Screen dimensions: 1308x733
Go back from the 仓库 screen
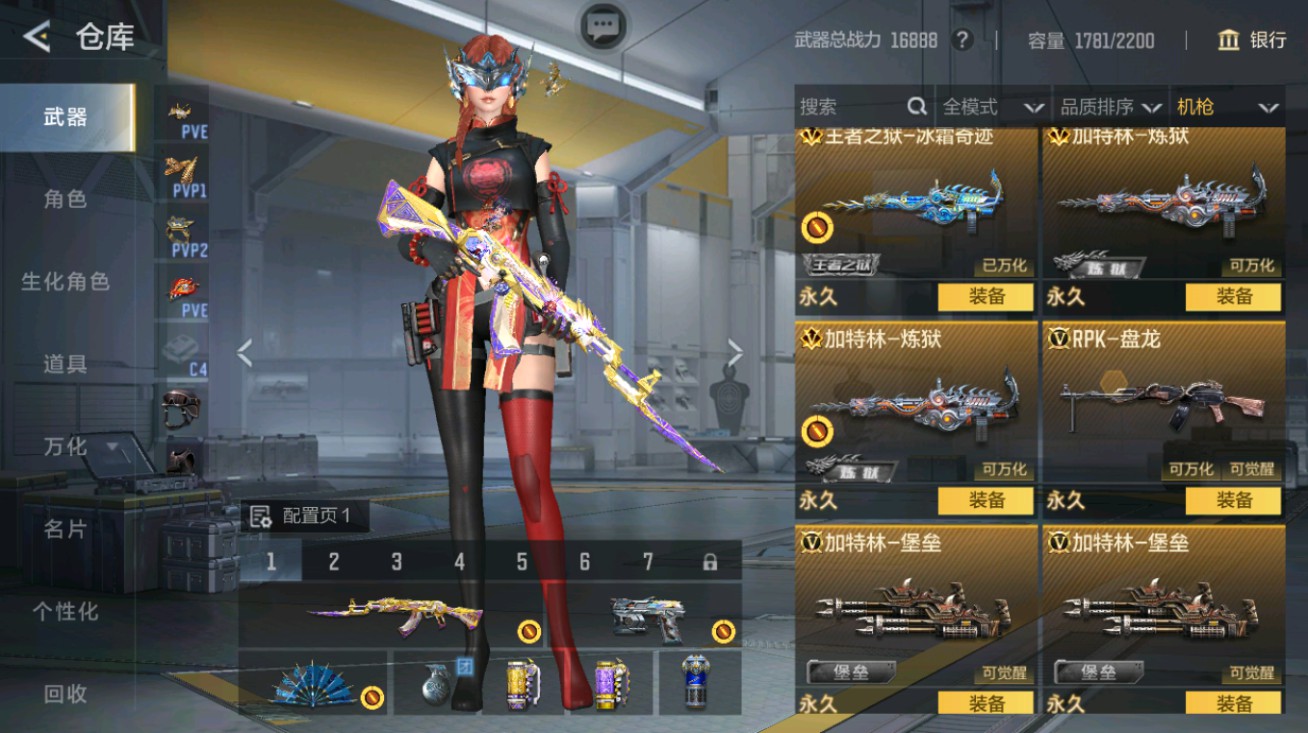[x=37, y=38]
